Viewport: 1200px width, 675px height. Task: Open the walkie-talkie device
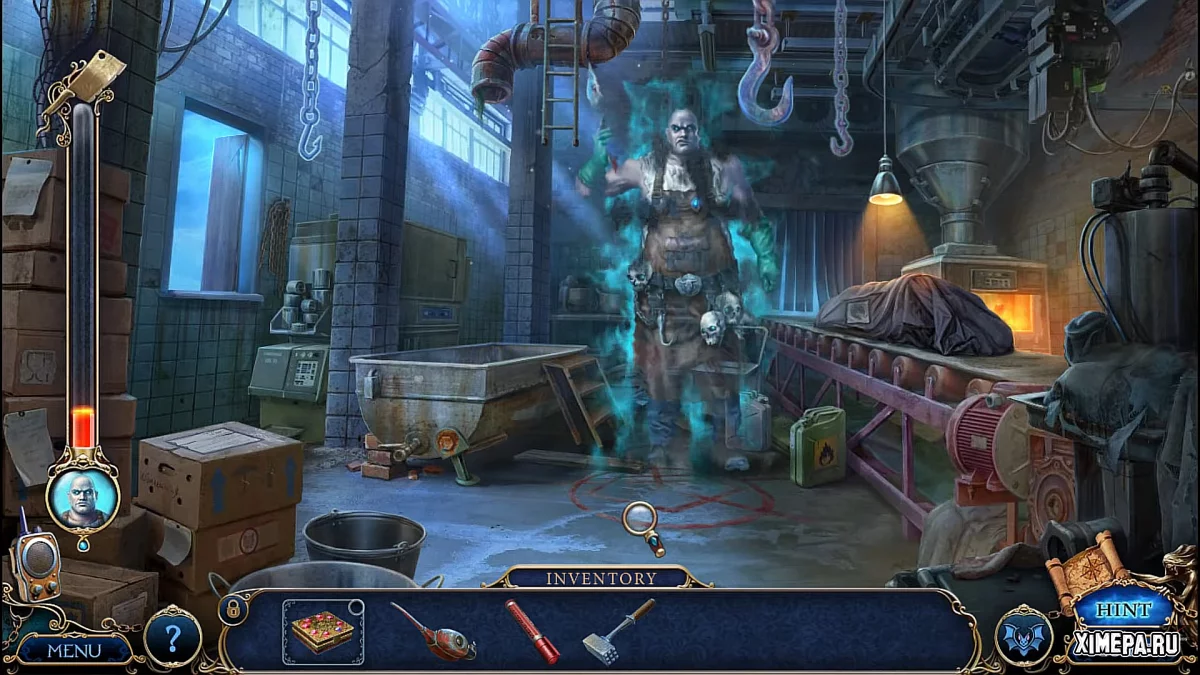36,564
